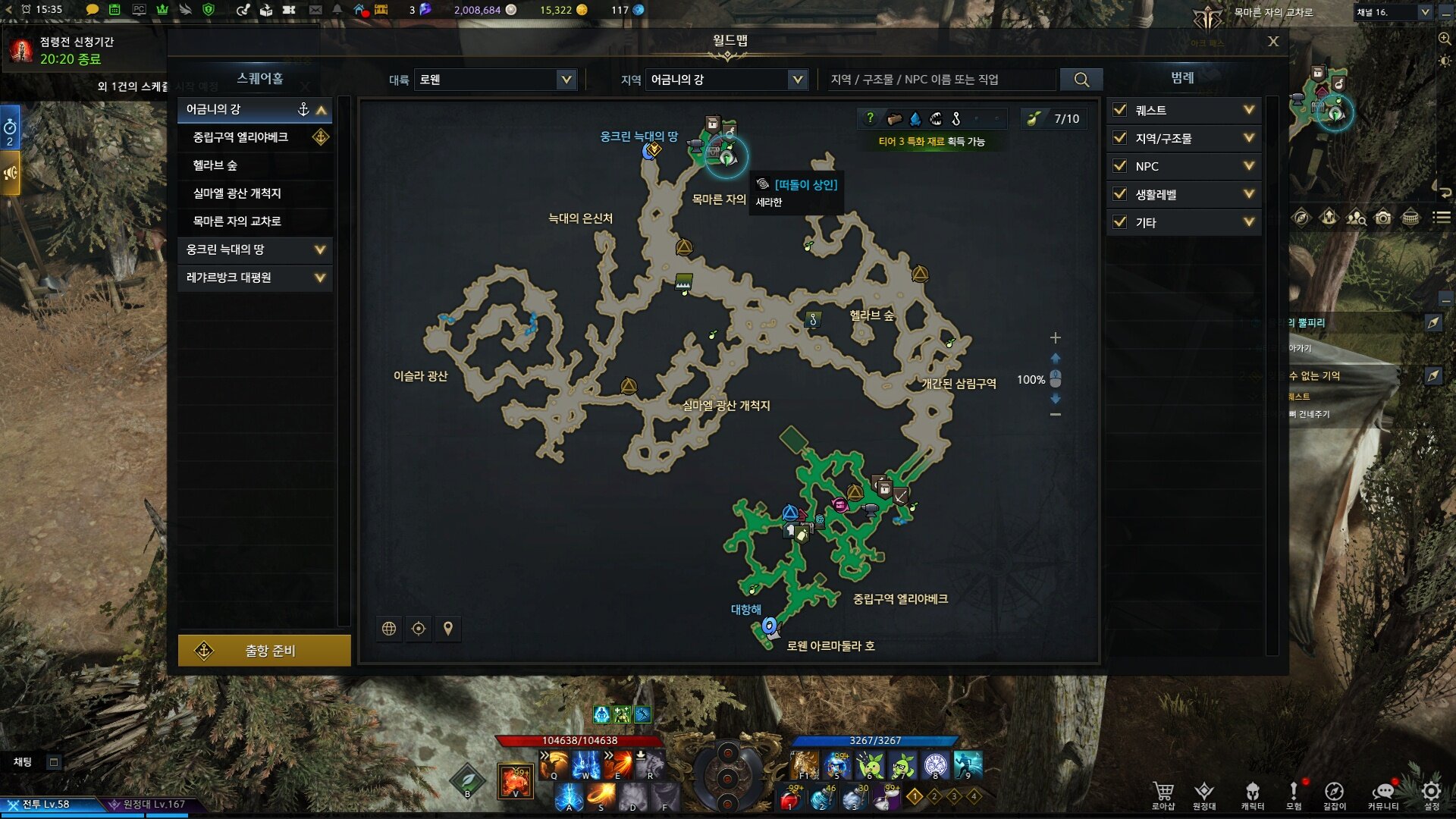Close the world map window

(x=1273, y=42)
